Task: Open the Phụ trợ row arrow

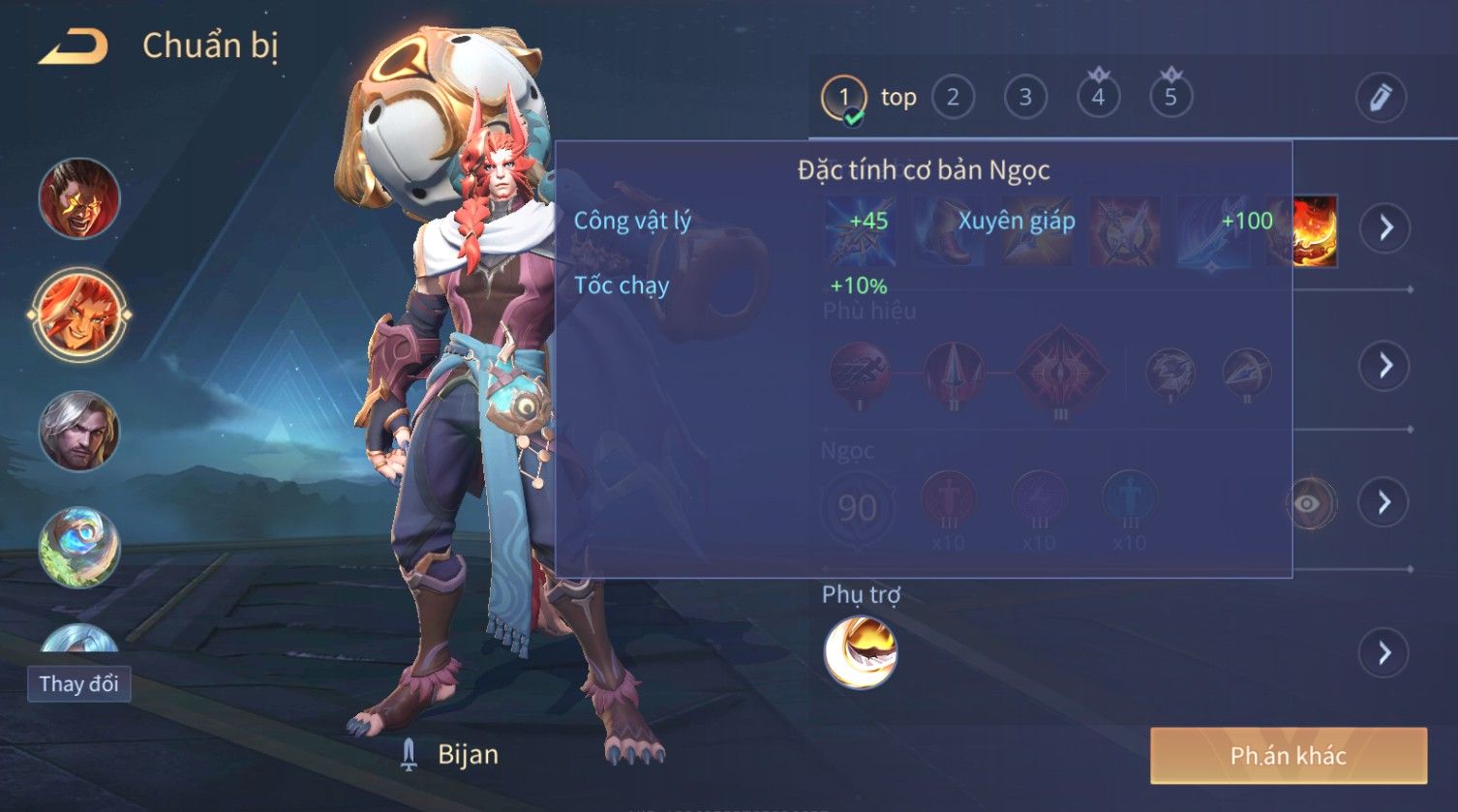Action: (x=1385, y=653)
